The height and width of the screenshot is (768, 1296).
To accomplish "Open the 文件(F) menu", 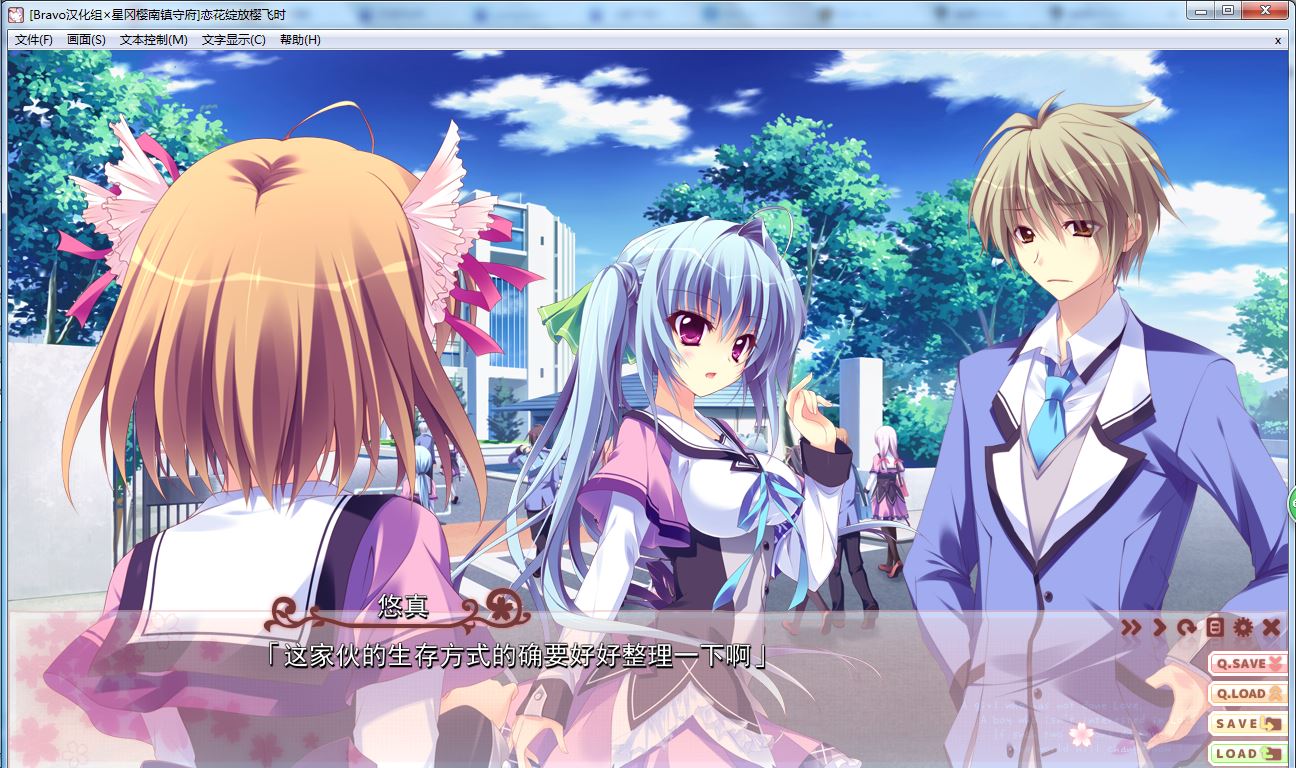I will point(34,40).
